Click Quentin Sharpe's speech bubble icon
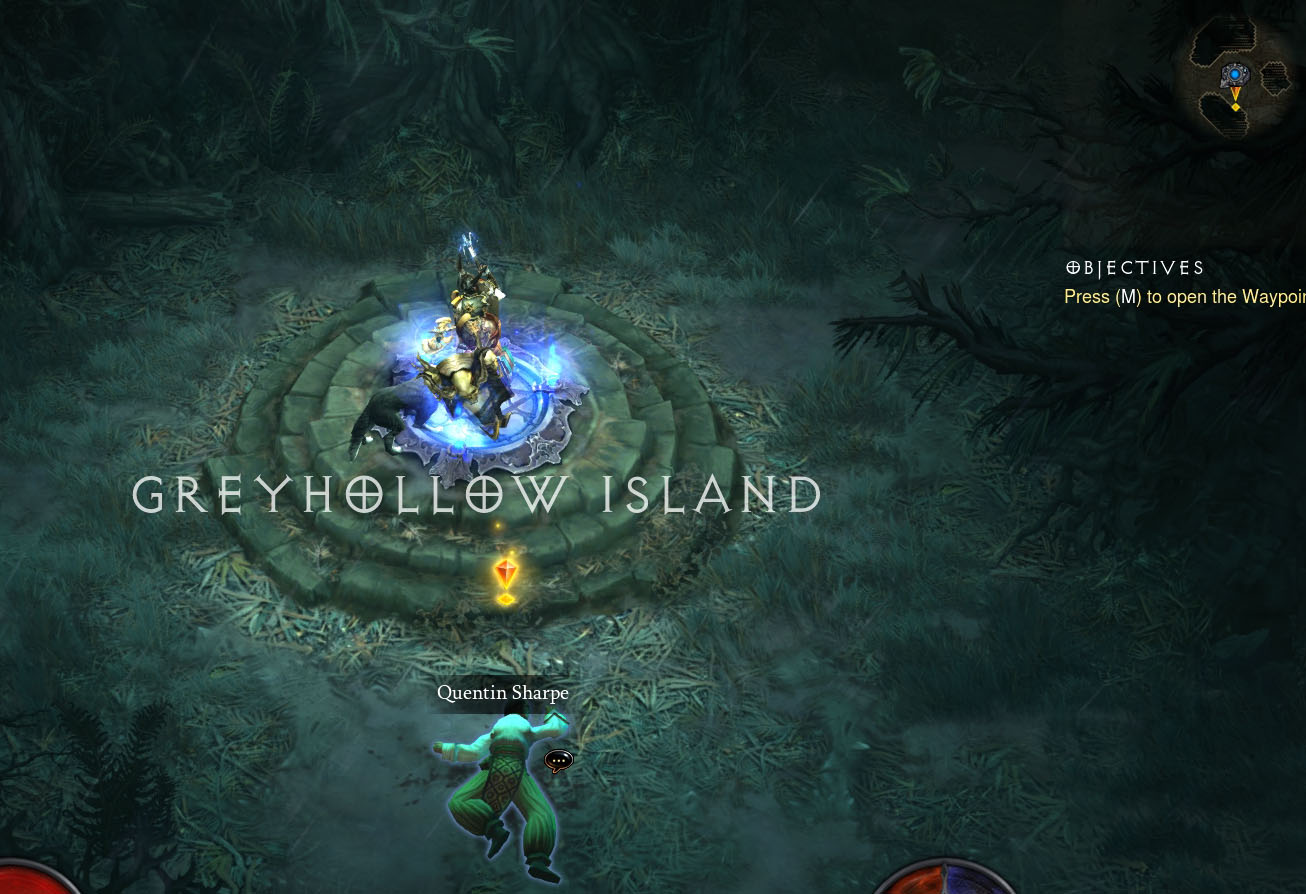Screen dimensions: 1306x894 (x=558, y=762)
